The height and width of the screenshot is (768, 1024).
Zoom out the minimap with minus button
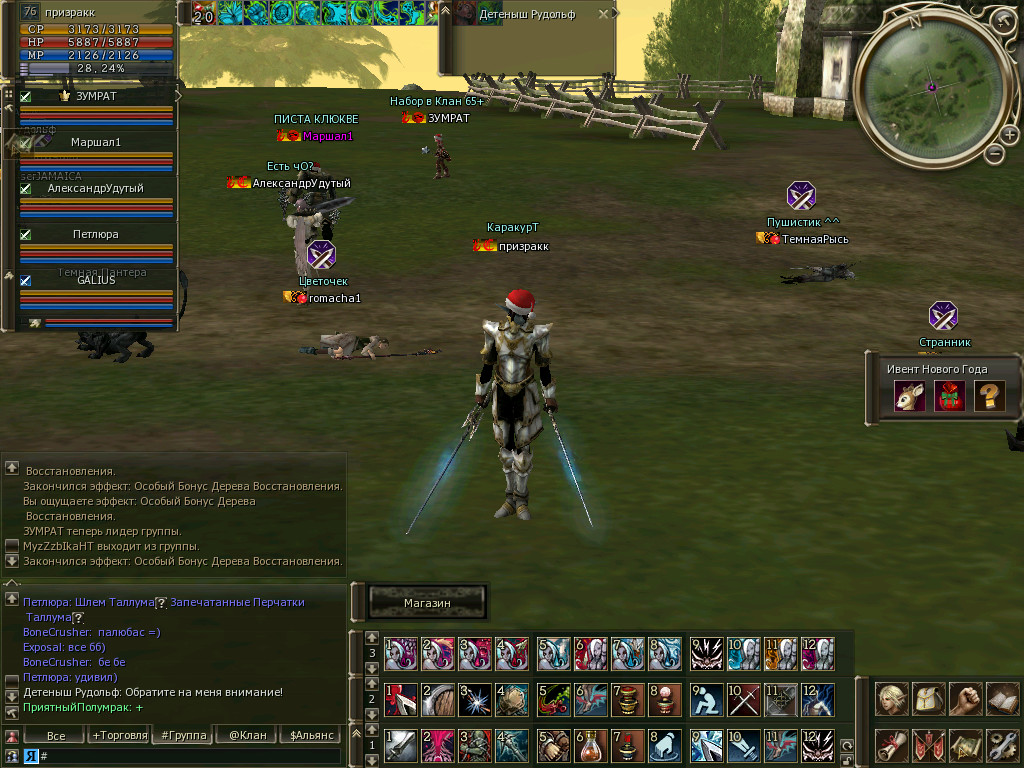994,154
